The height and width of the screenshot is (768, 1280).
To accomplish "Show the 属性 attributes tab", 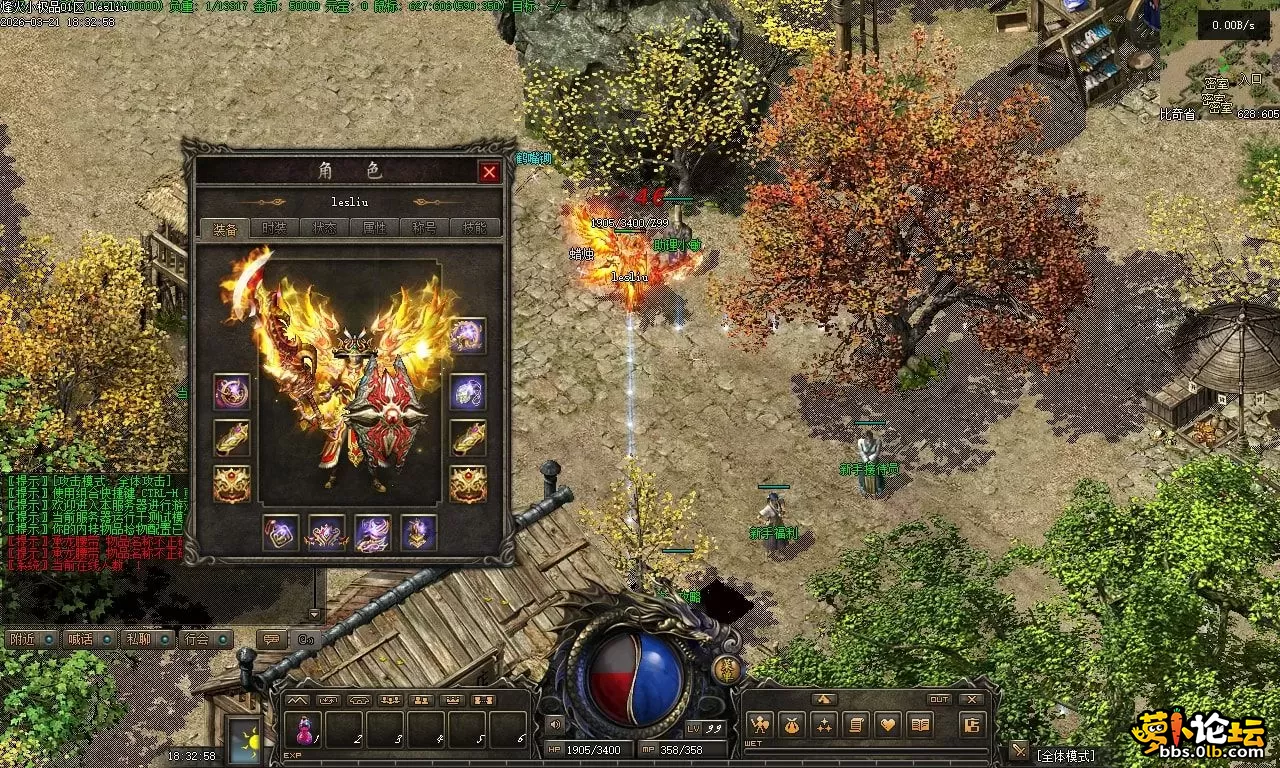I will coord(374,228).
